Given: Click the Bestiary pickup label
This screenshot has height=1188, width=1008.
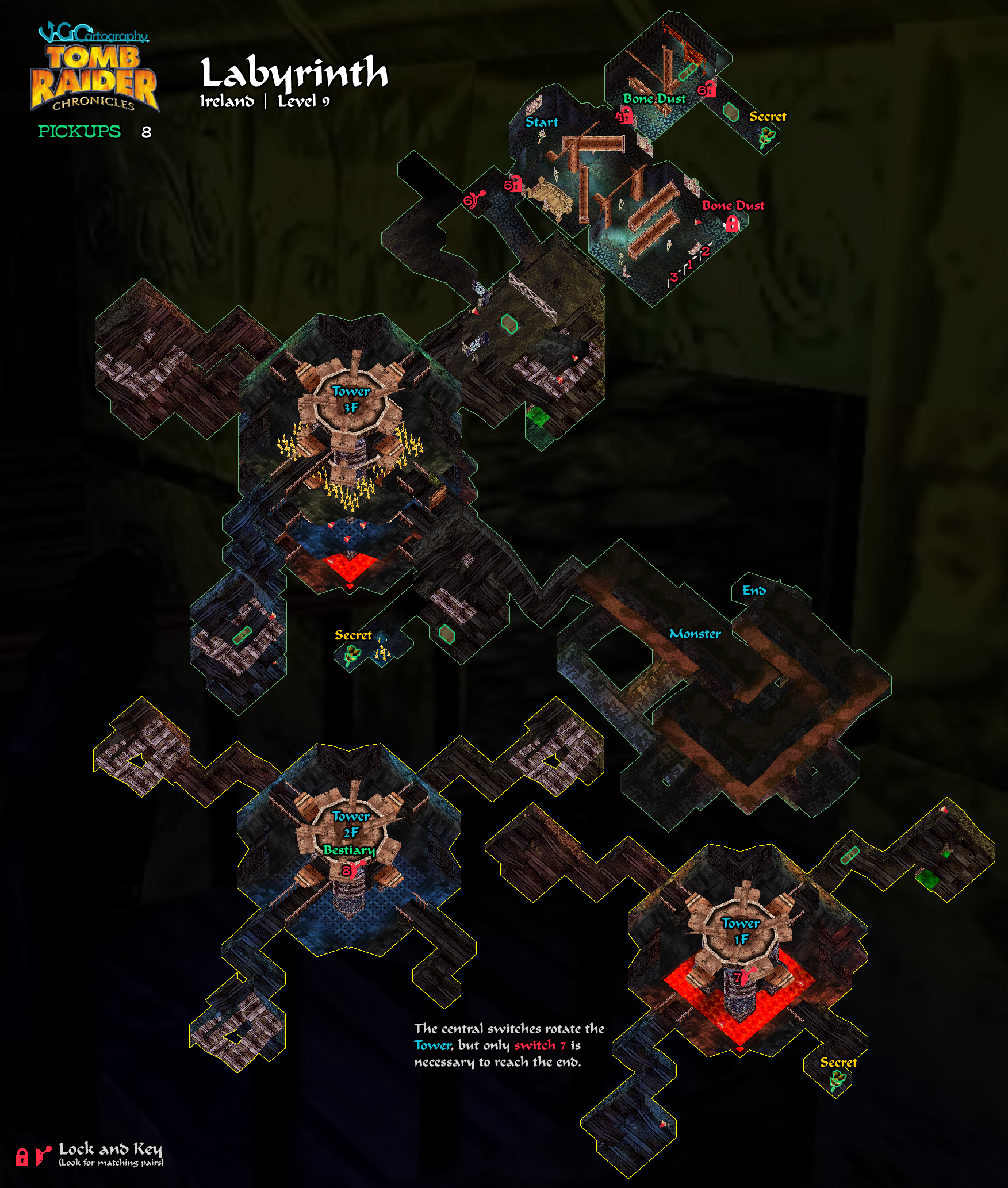Looking at the screenshot, I should tap(349, 850).
